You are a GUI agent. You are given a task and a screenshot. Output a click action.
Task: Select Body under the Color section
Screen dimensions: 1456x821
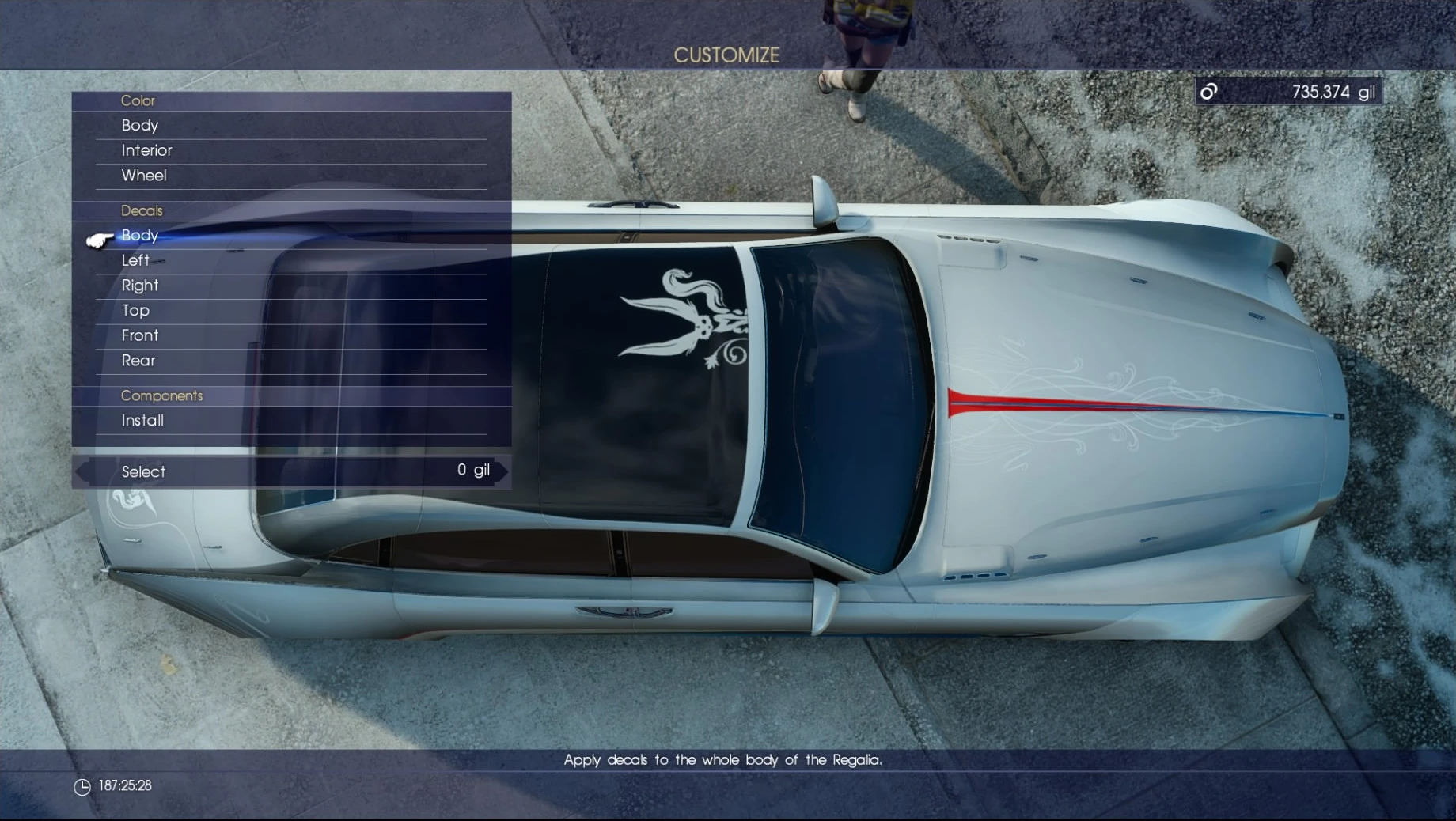[x=139, y=125]
